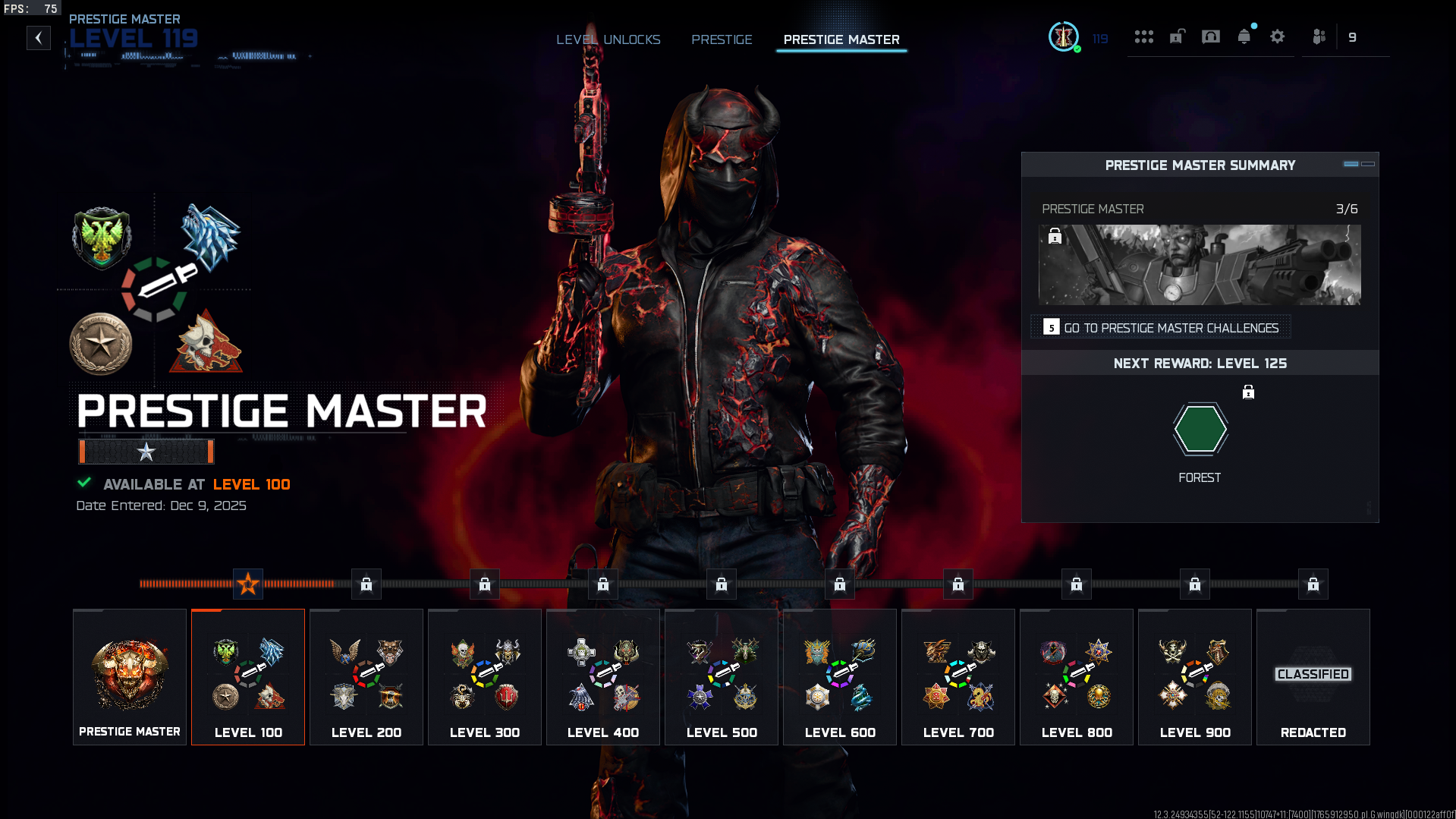Viewport: 1456px width, 819px height.
Task: Click the Prestige Master summary banner image
Action: (1200, 265)
